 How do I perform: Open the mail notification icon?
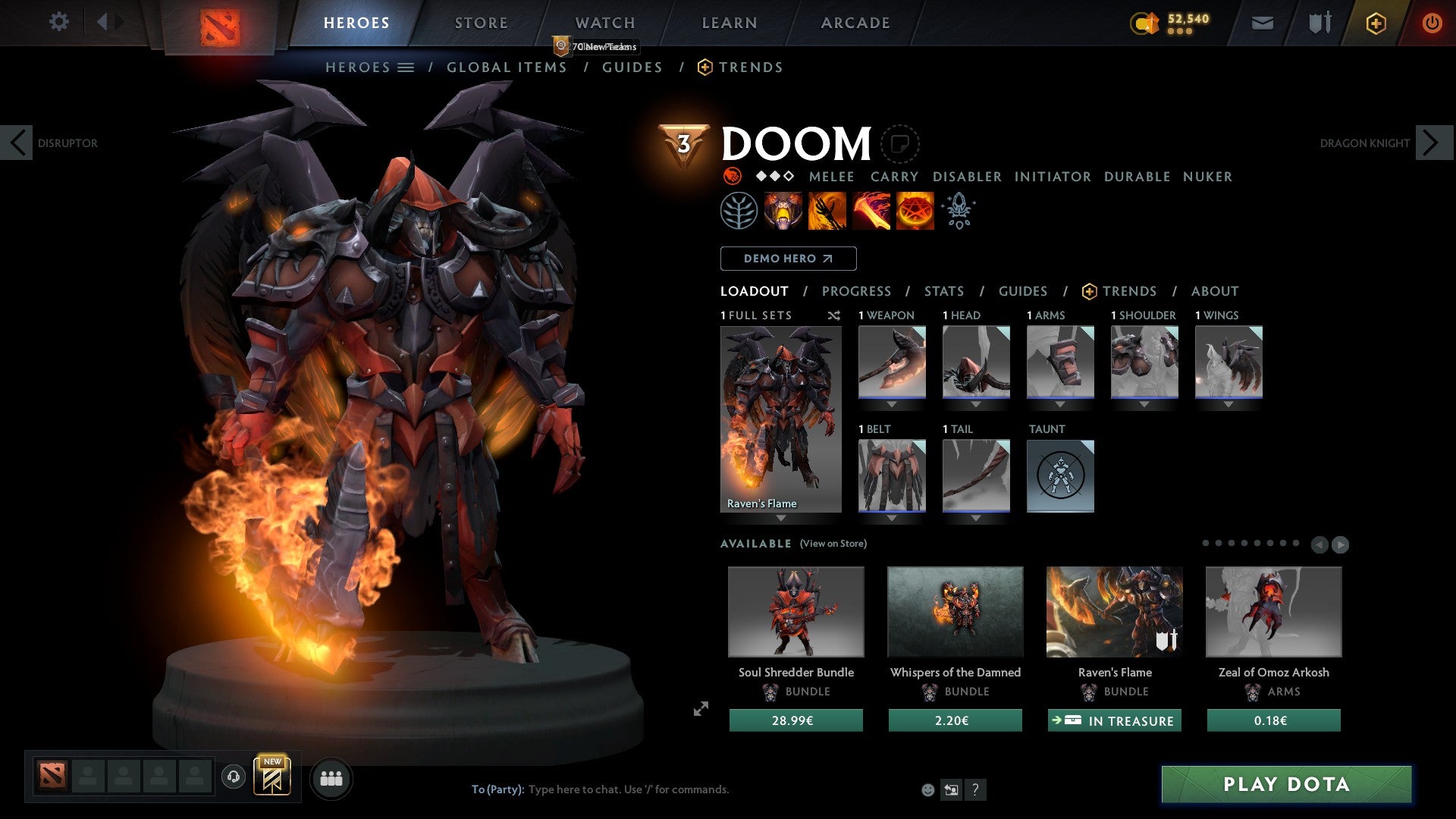[1263, 23]
